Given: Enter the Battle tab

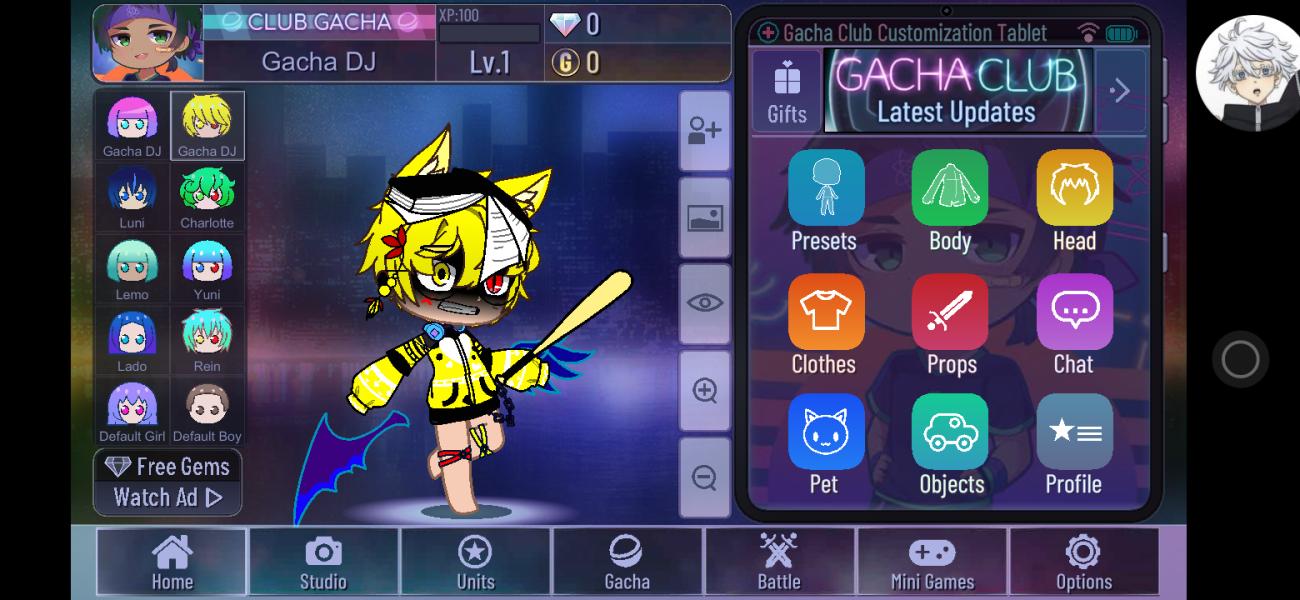Looking at the screenshot, I should (x=779, y=562).
